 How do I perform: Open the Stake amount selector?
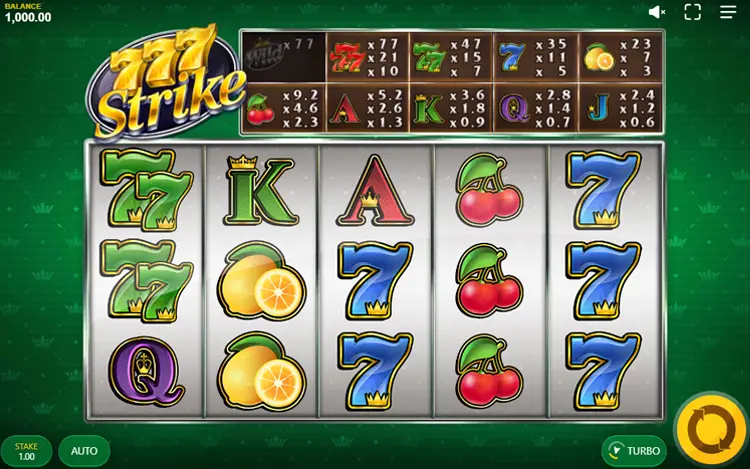click(x=27, y=451)
